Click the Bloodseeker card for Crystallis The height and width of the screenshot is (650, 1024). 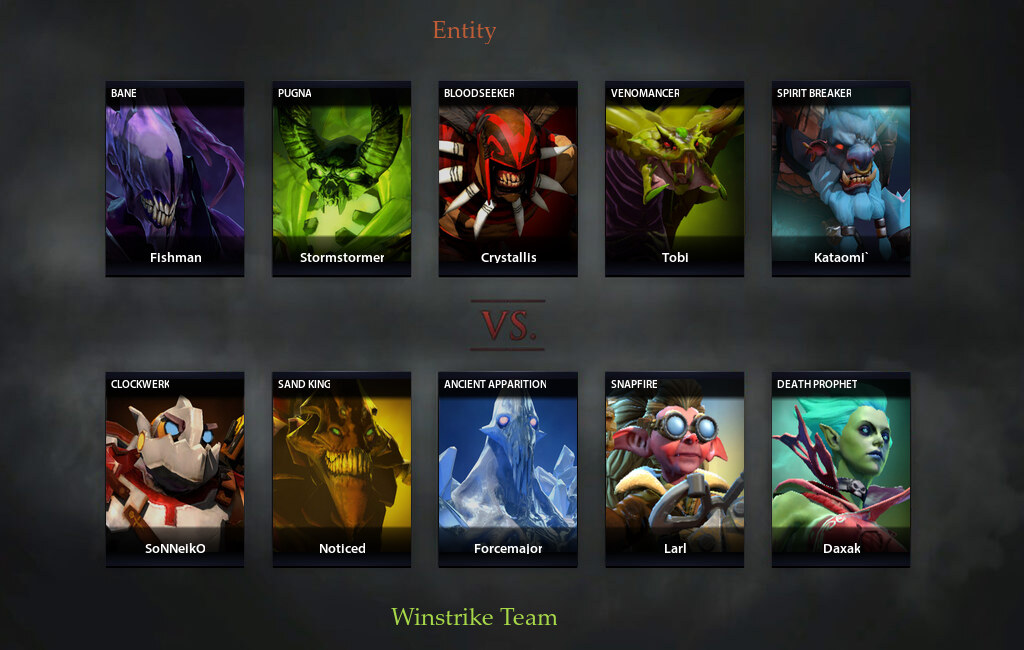pyautogui.click(x=508, y=178)
